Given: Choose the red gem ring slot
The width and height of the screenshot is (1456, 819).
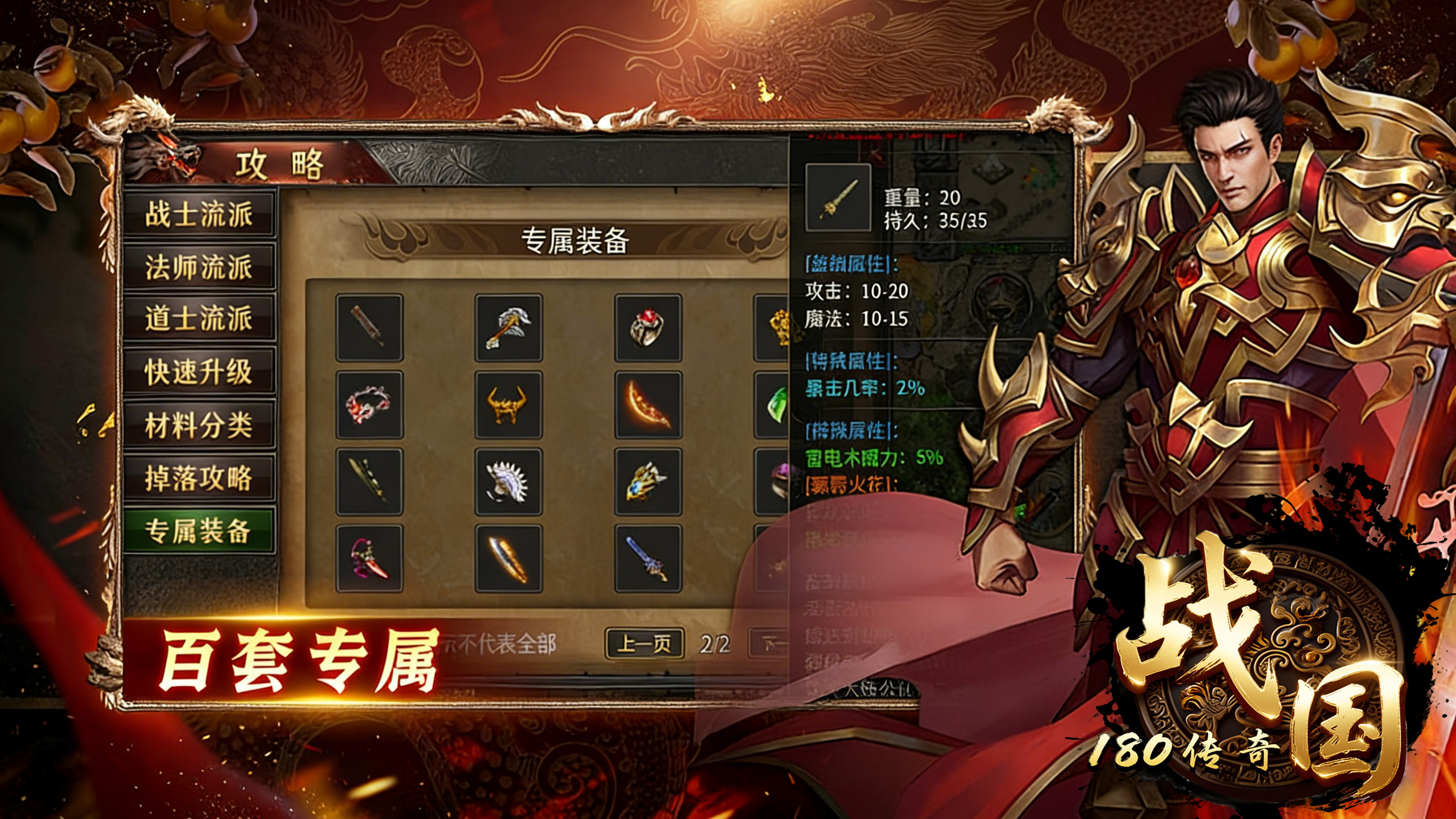Looking at the screenshot, I should pyautogui.click(x=649, y=328).
